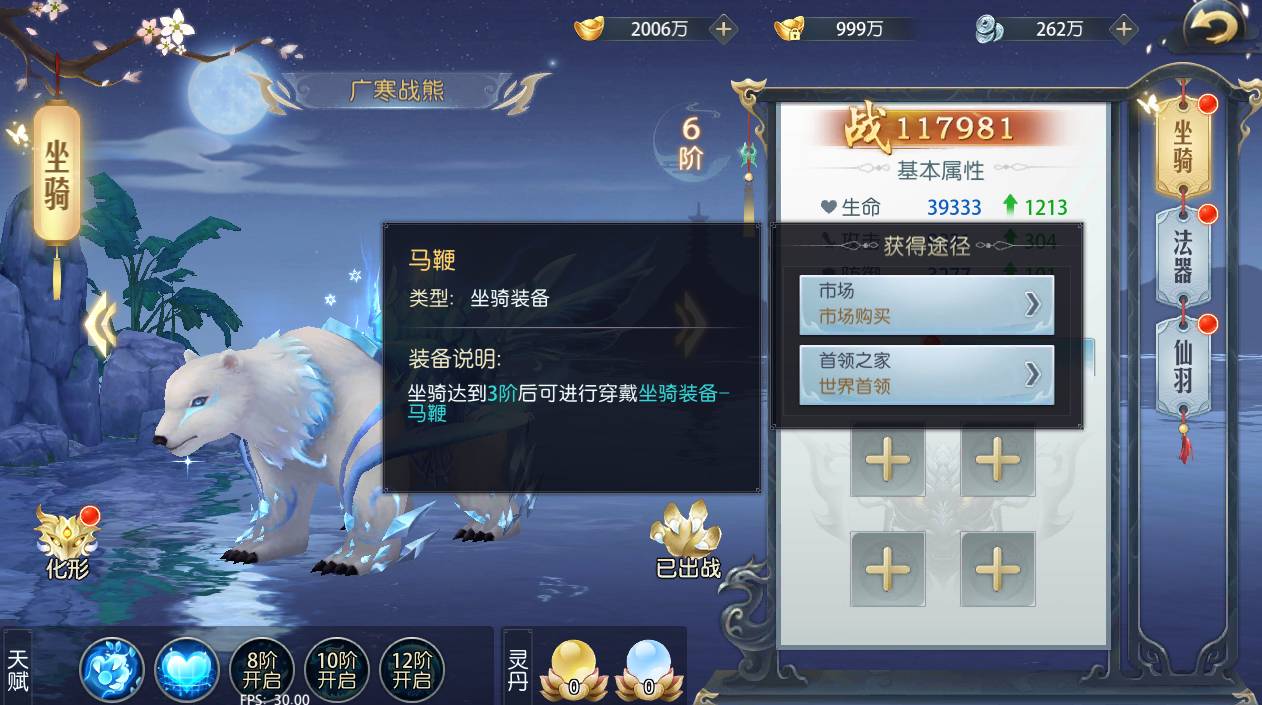The width and height of the screenshot is (1262, 705).
Task: Use the pale blue 灵丹 orb
Action: (649, 668)
